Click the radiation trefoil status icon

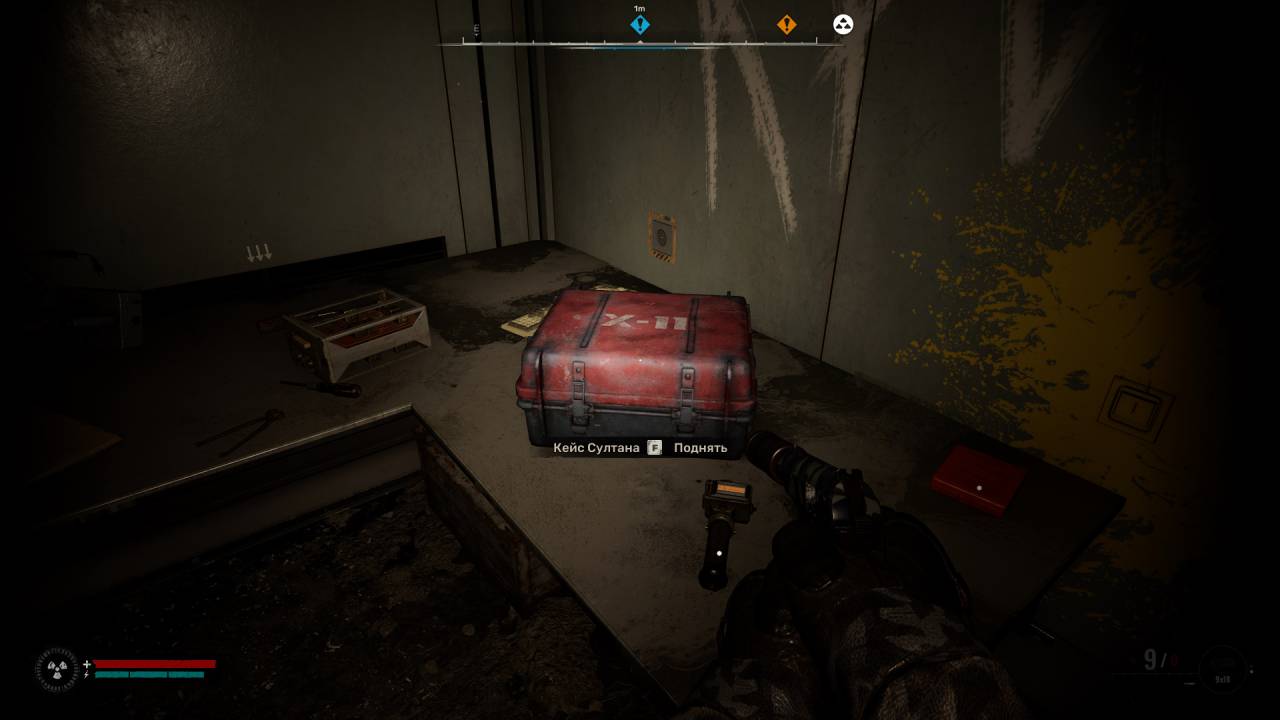pyautogui.click(x=57, y=670)
